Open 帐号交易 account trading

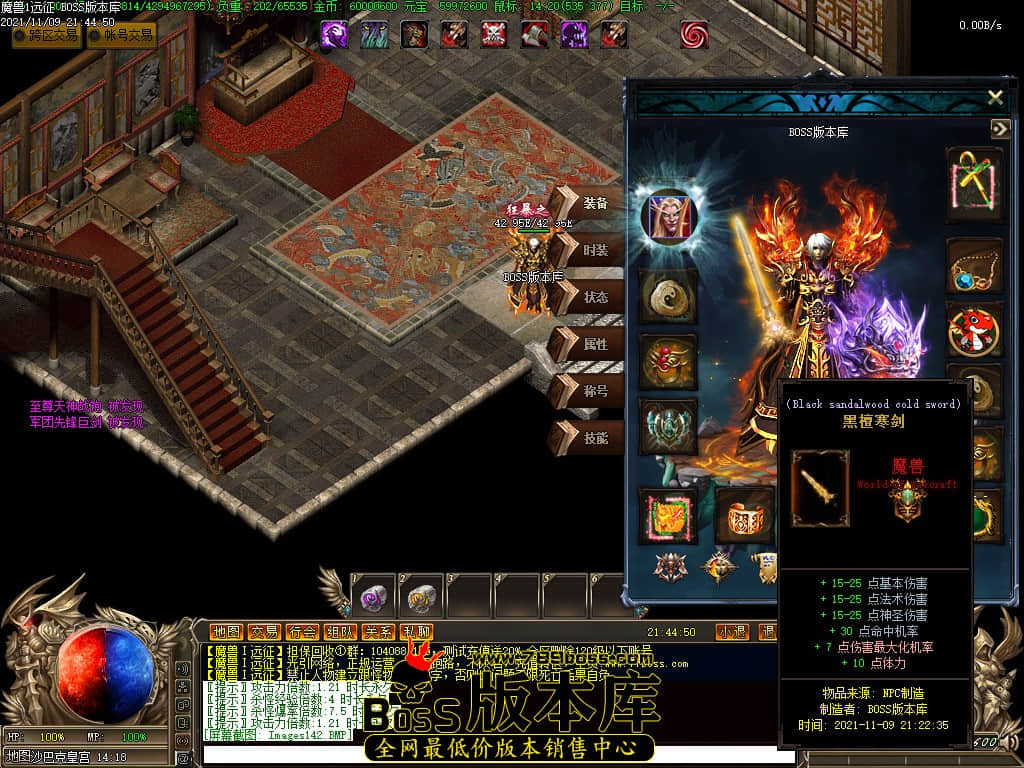(121, 36)
